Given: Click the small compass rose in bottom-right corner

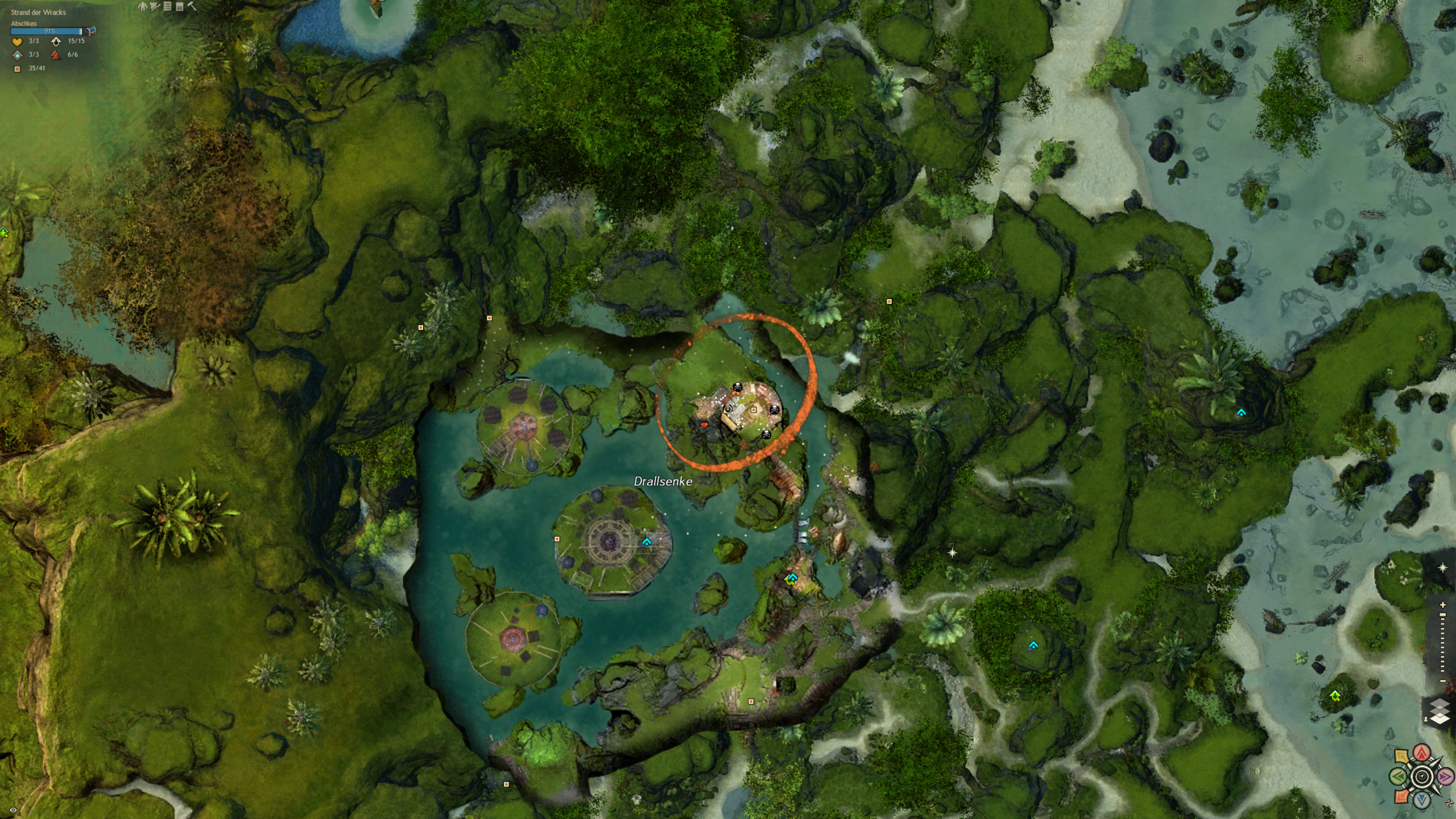Looking at the screenshot, I should [1449, 804].
